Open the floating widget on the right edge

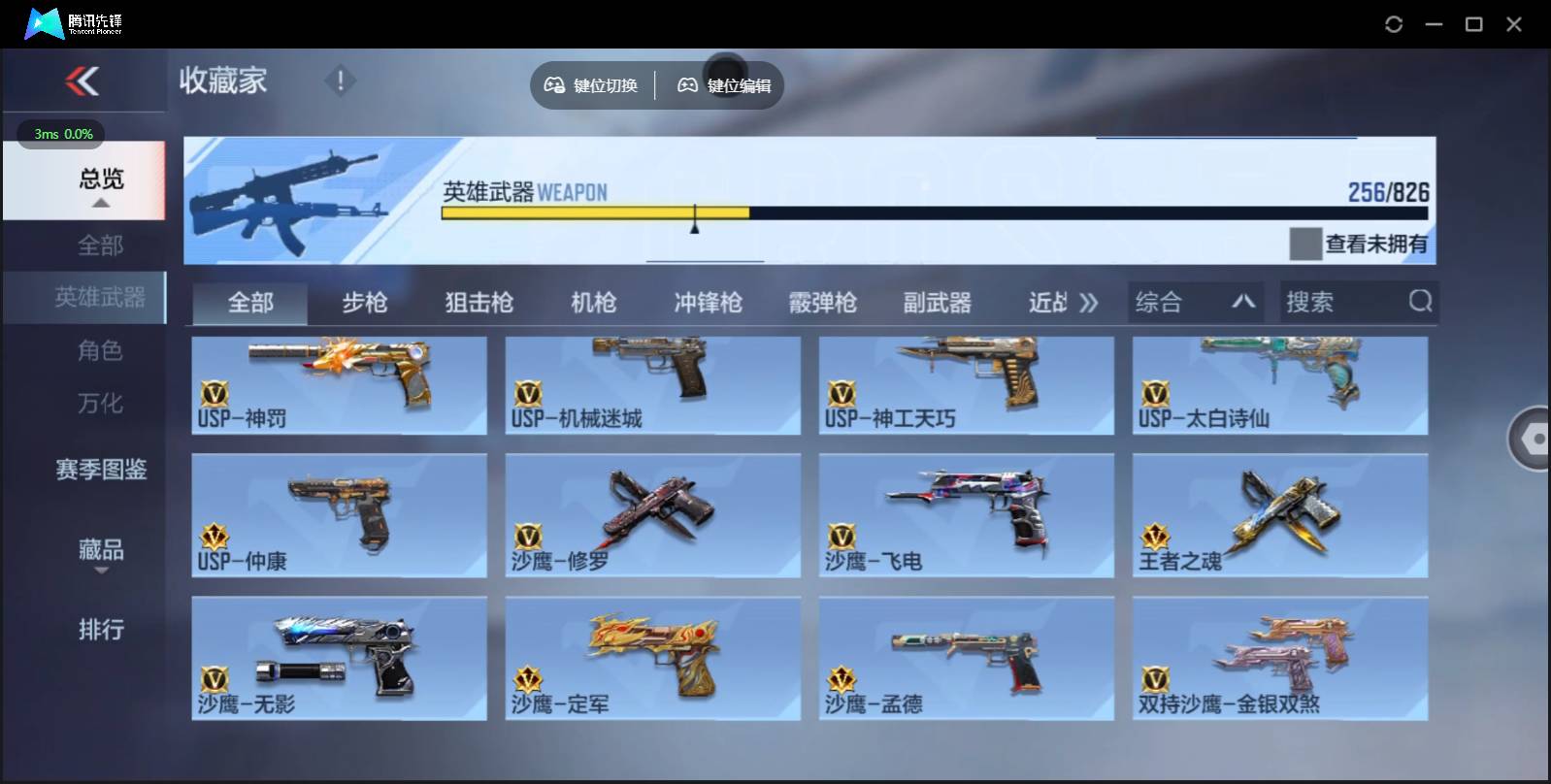pyautogui.click(x=1534, y=439)
